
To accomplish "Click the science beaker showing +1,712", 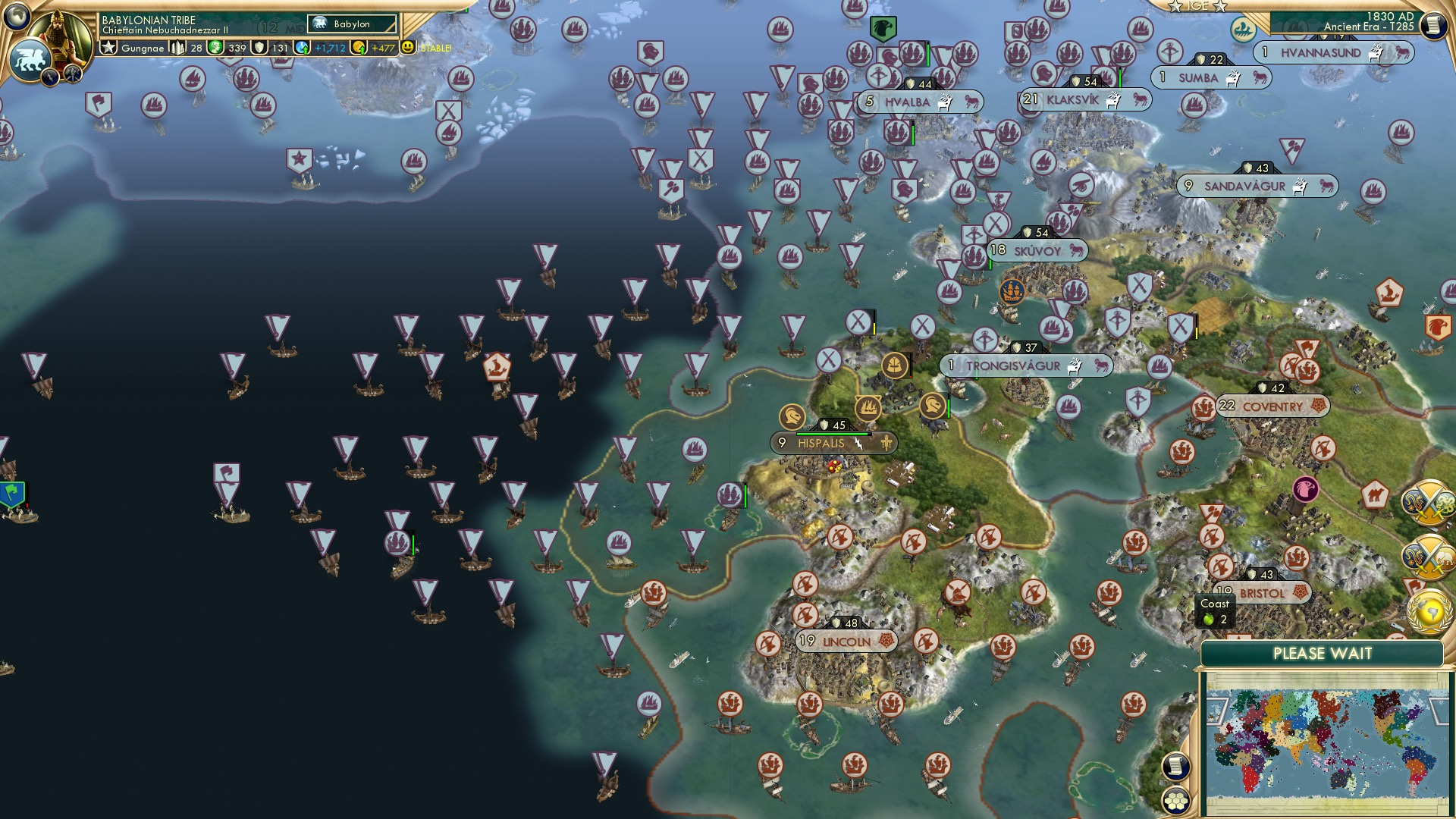I will 301,48.
